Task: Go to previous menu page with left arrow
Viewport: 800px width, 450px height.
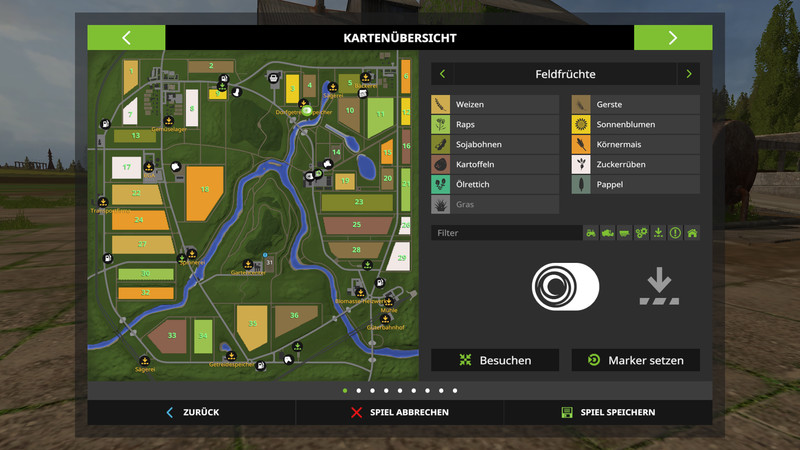Action: [126, 38]
